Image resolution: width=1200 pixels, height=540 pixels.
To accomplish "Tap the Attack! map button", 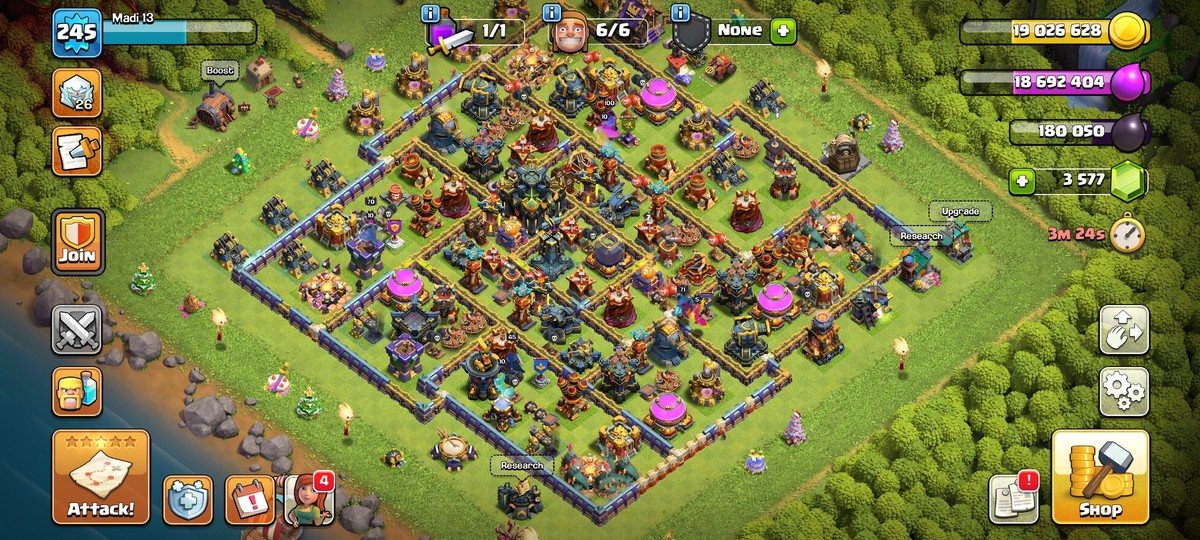I will 101,477.
